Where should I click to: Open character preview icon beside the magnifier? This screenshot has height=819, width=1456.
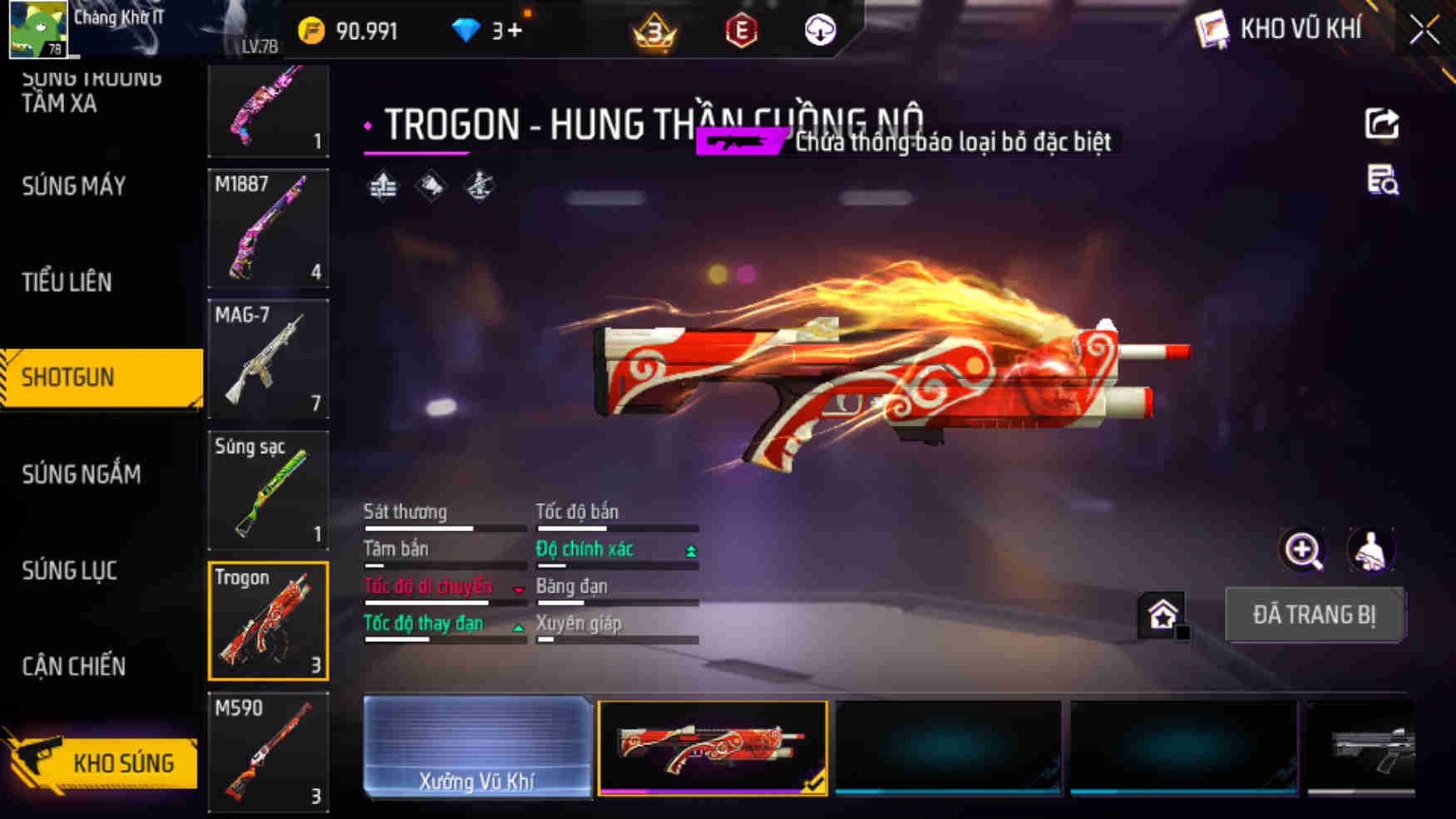click(1373, 550)
